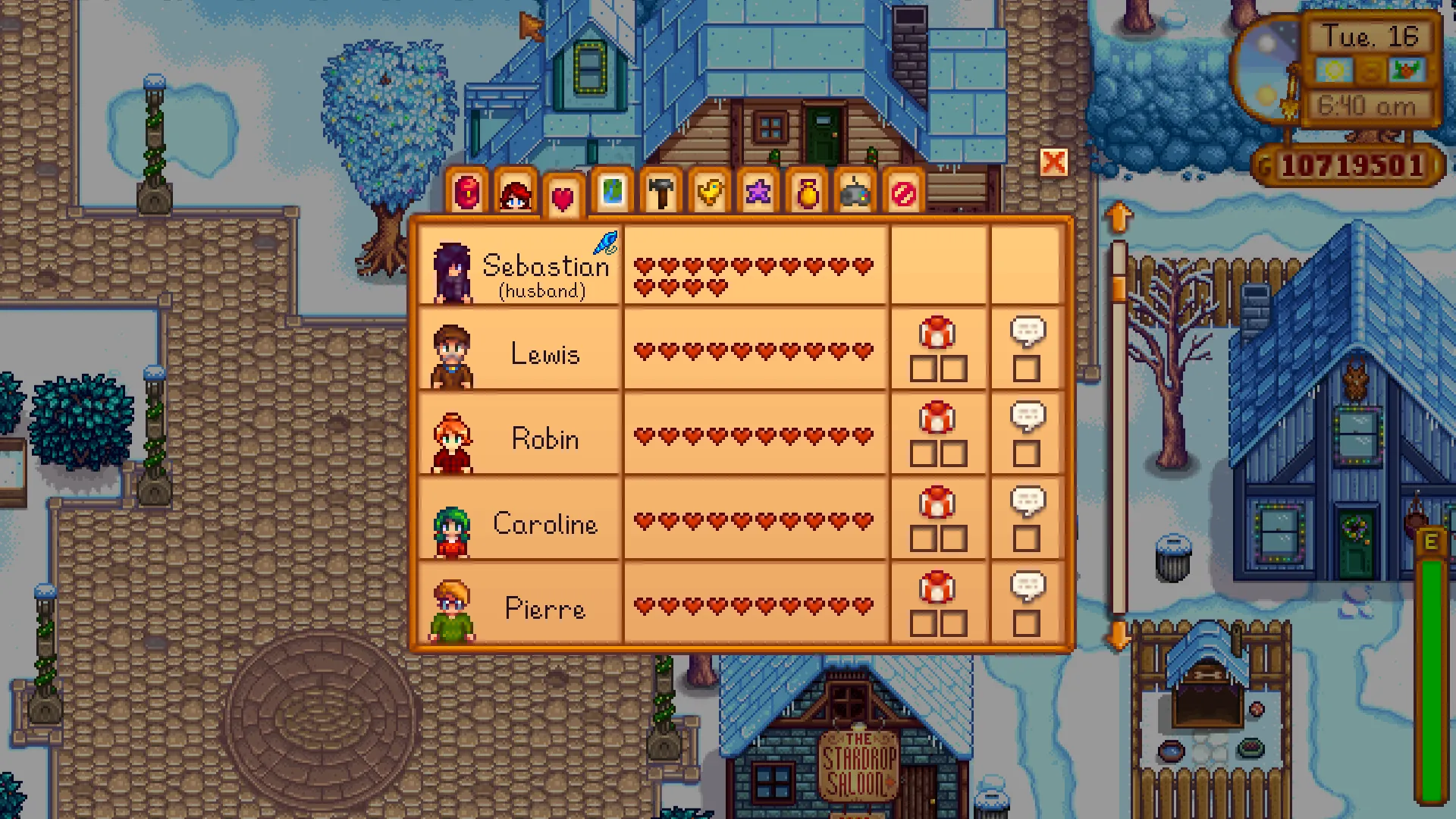Check Lewis's first gift checkbox
This screenshot has width=1456, height=819.
coord(922,369)
